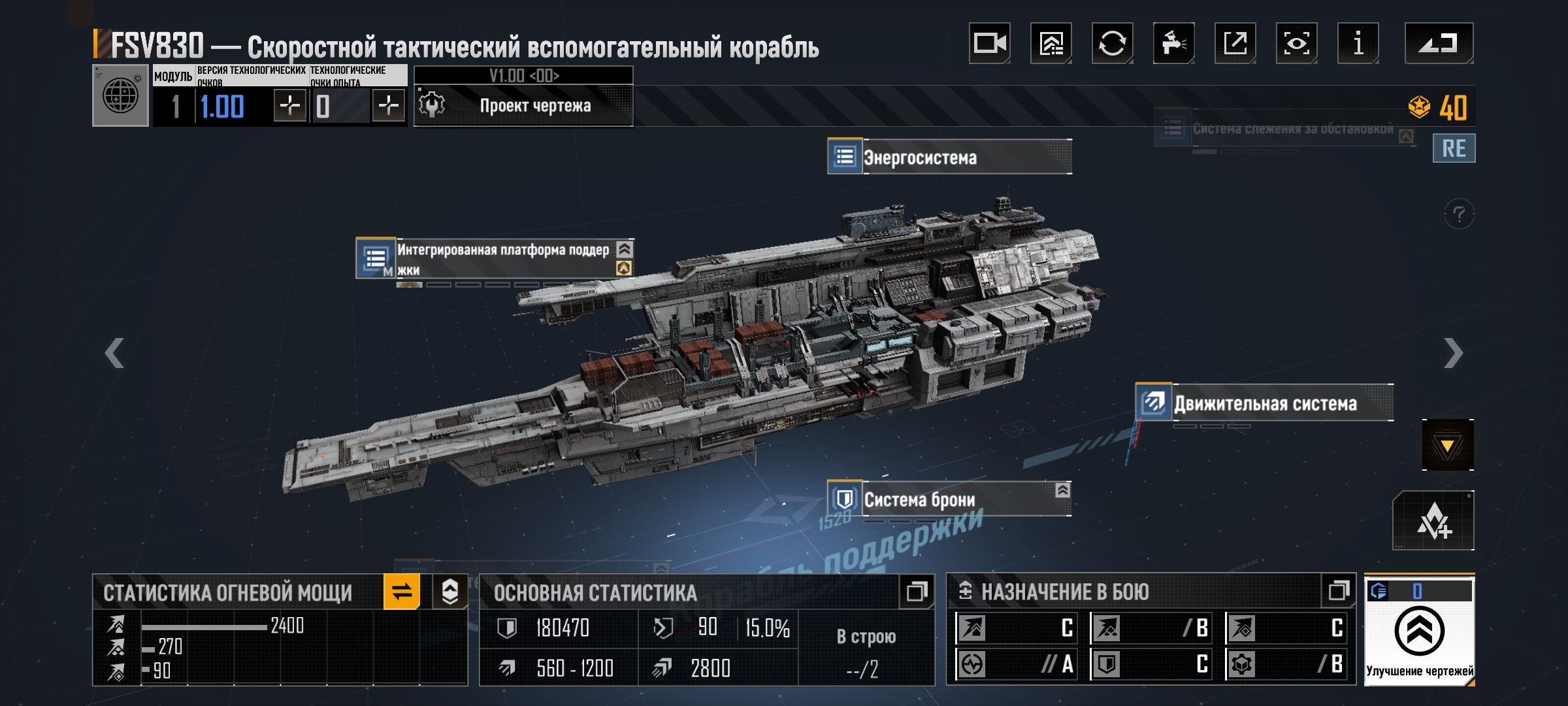Open the ship info 'i' button
The image size is (1568, 706).
pos(1358,44)
